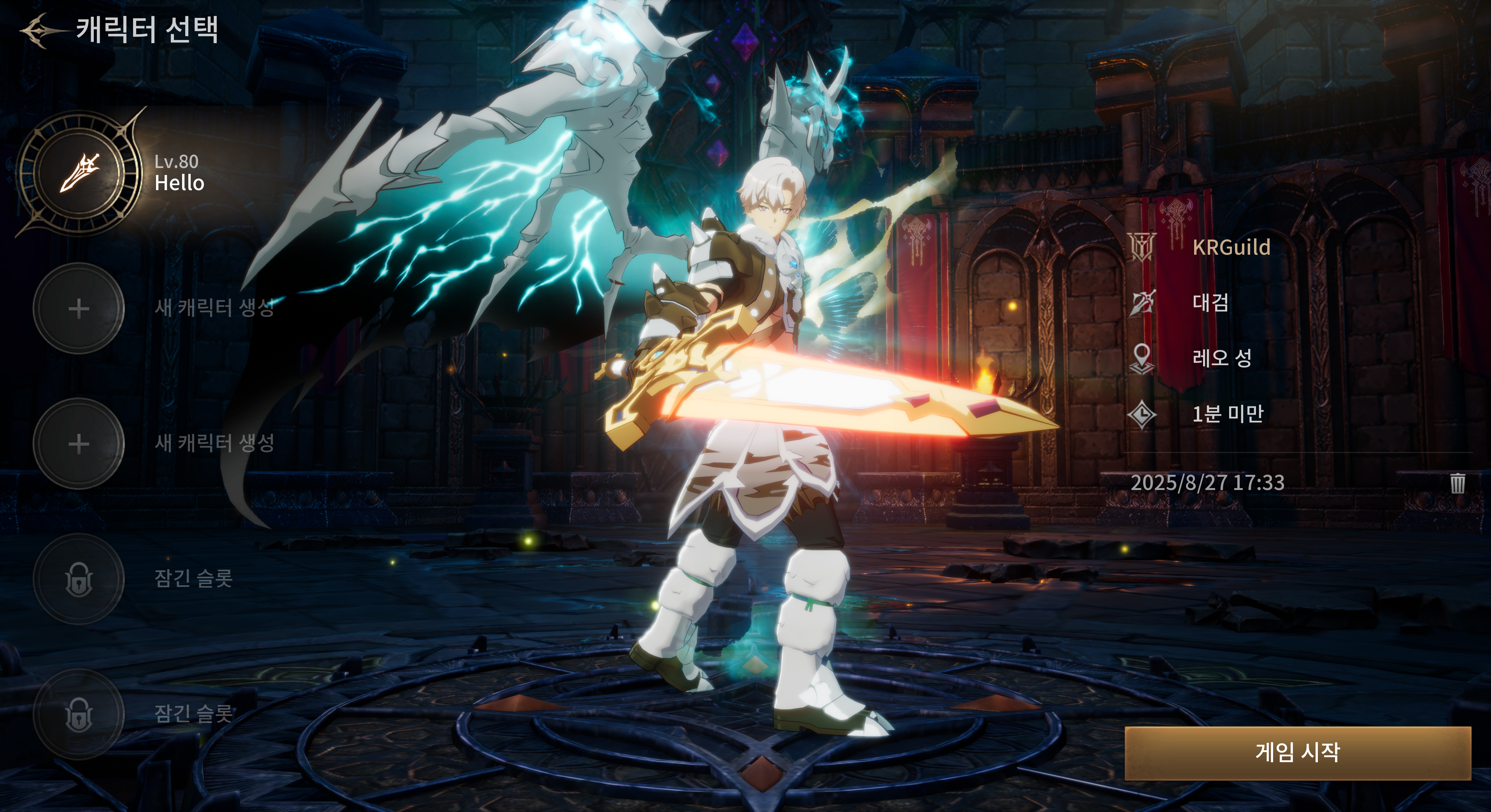Delete character with the trash can icon
Screen dimensions: 1491x812
[1458, 483]
